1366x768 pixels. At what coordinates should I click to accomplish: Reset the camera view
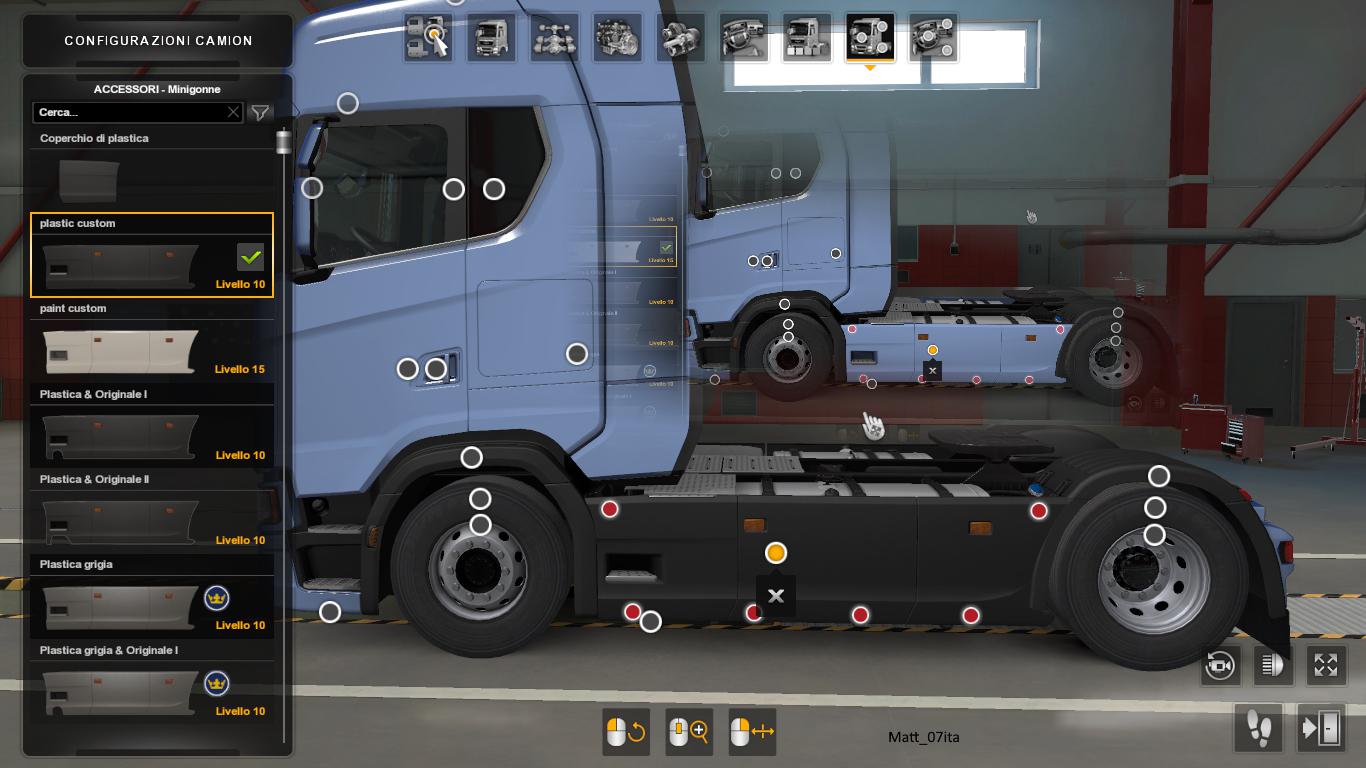(x=1220, y=665)
